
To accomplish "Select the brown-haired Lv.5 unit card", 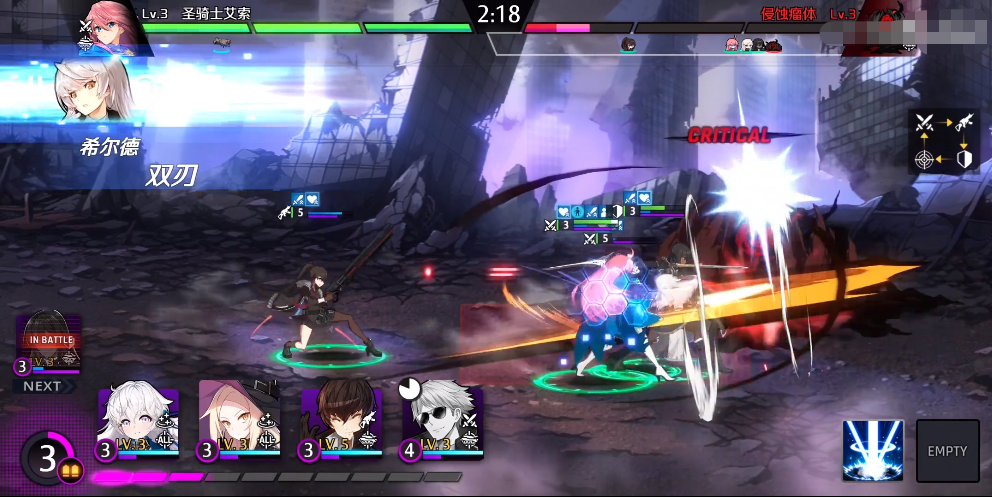I will [x=342, y=421].
